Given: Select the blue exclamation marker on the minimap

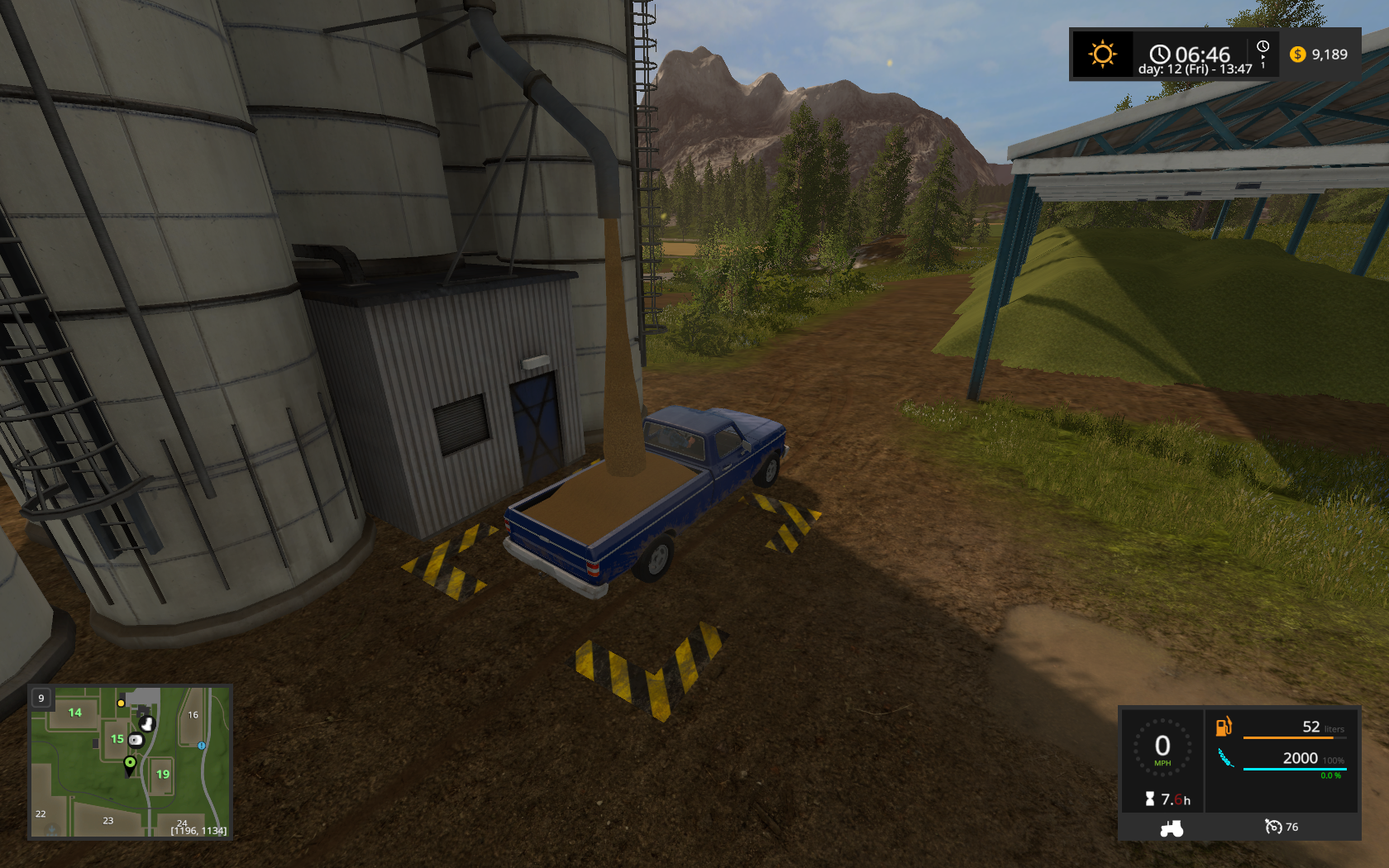Looking at the screenshot, I should (202, 746).
